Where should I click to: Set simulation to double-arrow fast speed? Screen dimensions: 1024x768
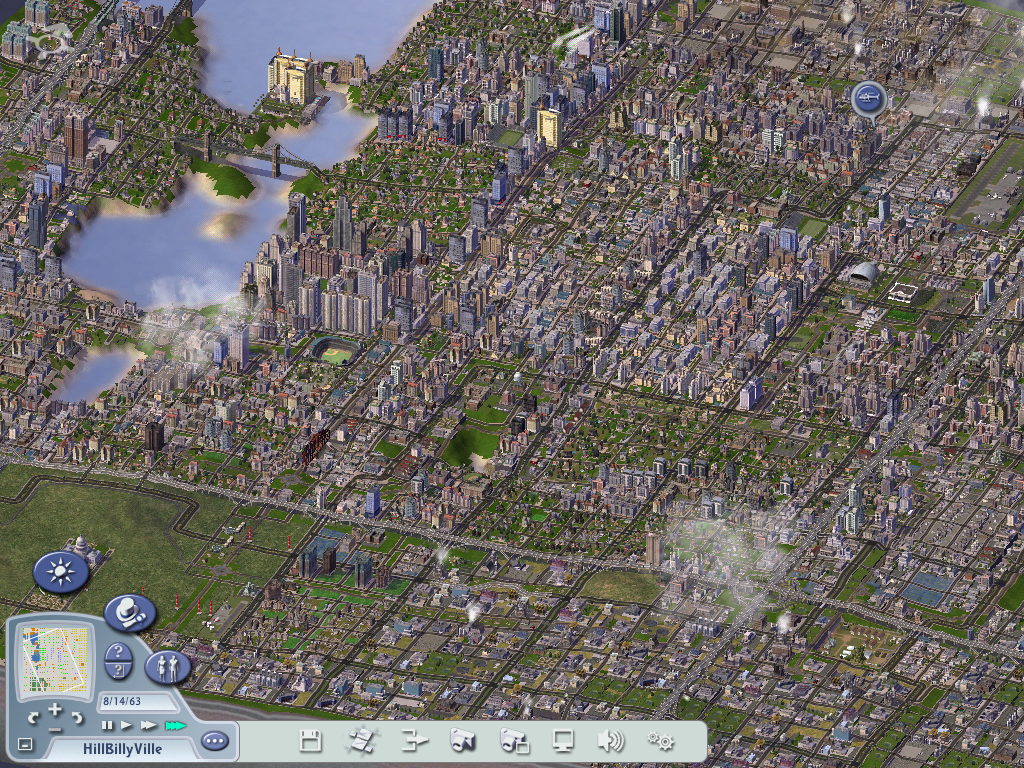coord(149,725)
